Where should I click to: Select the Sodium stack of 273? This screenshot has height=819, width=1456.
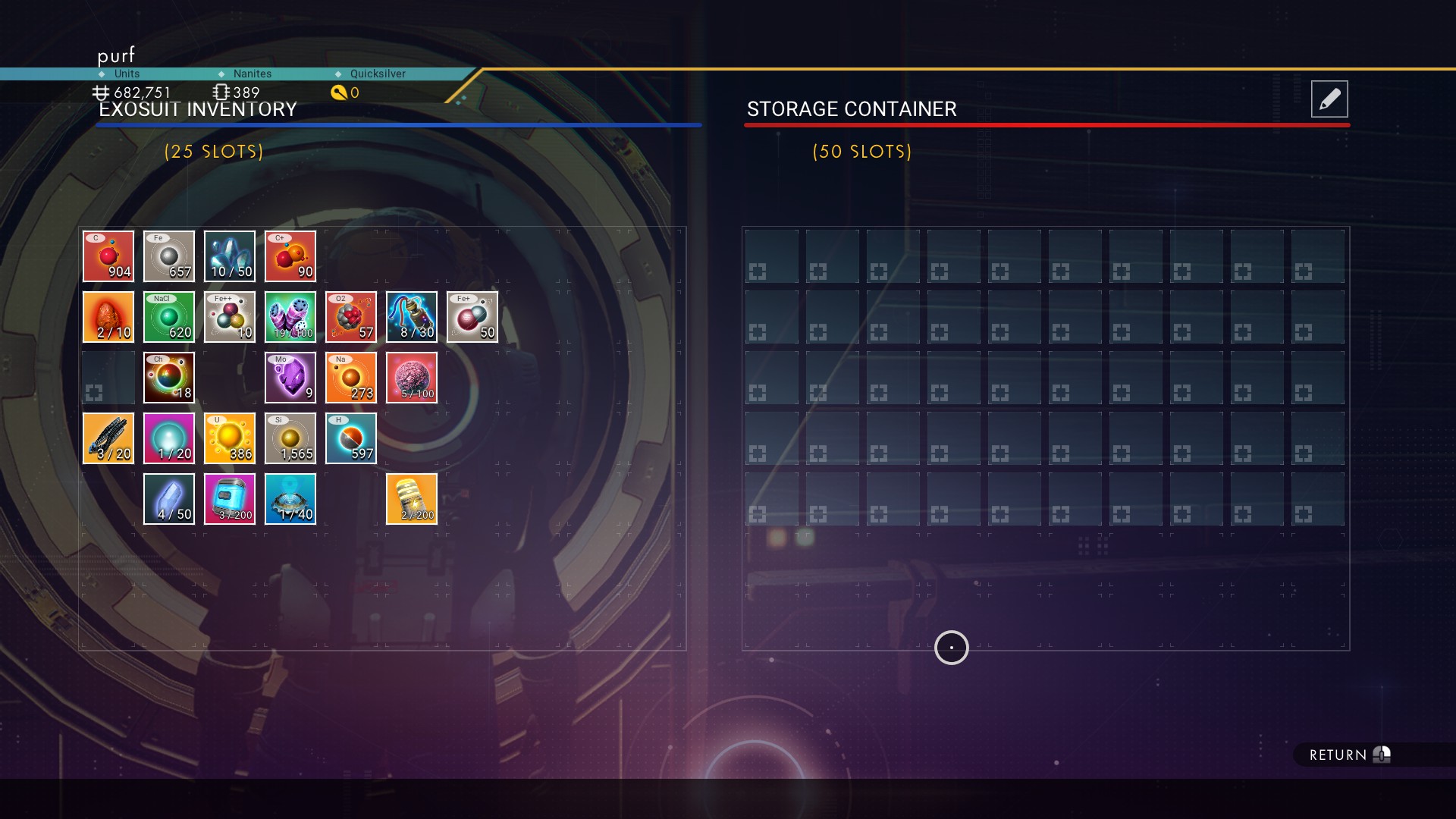(351, 378)
